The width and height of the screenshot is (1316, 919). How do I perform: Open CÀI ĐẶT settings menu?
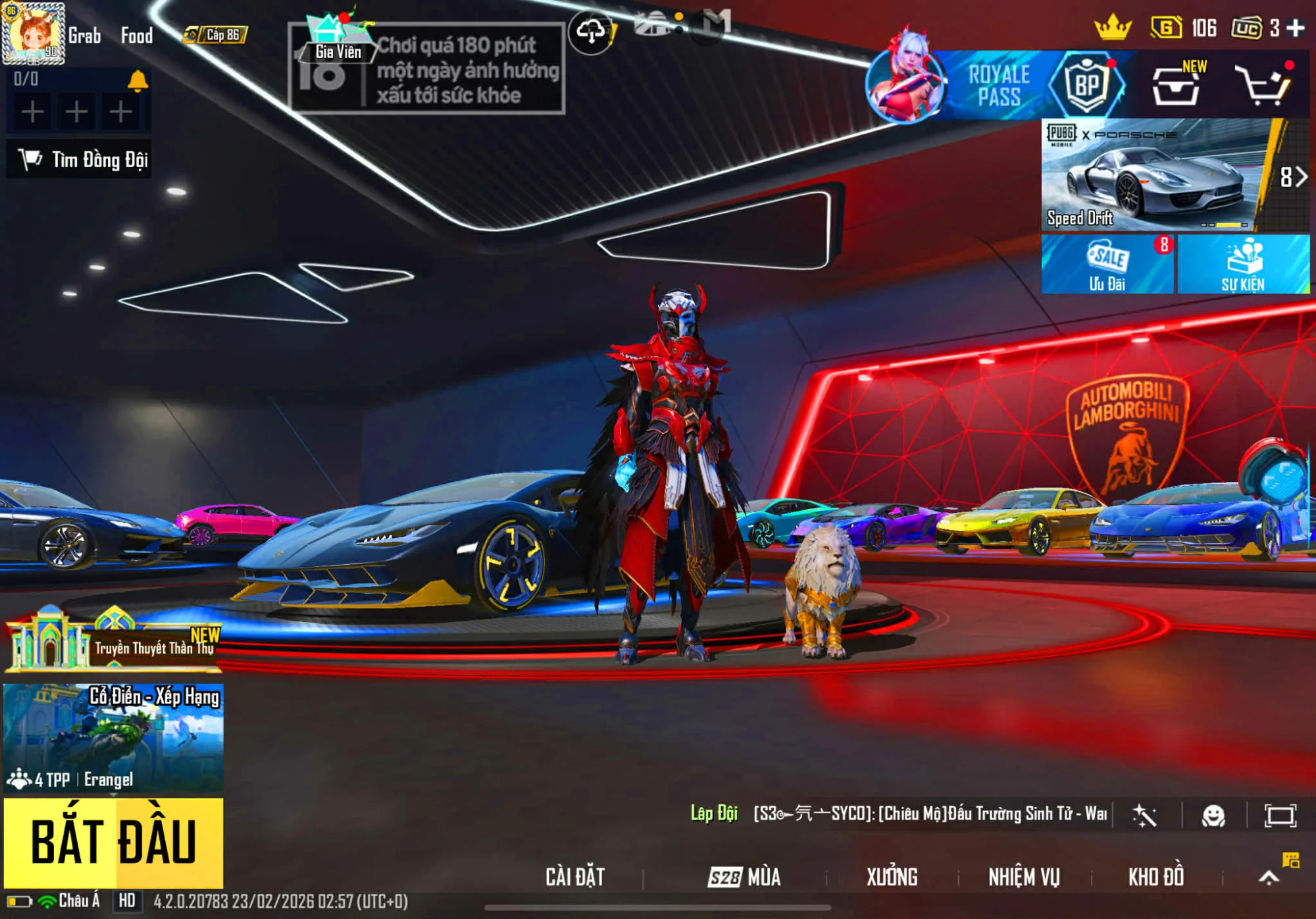574,877
